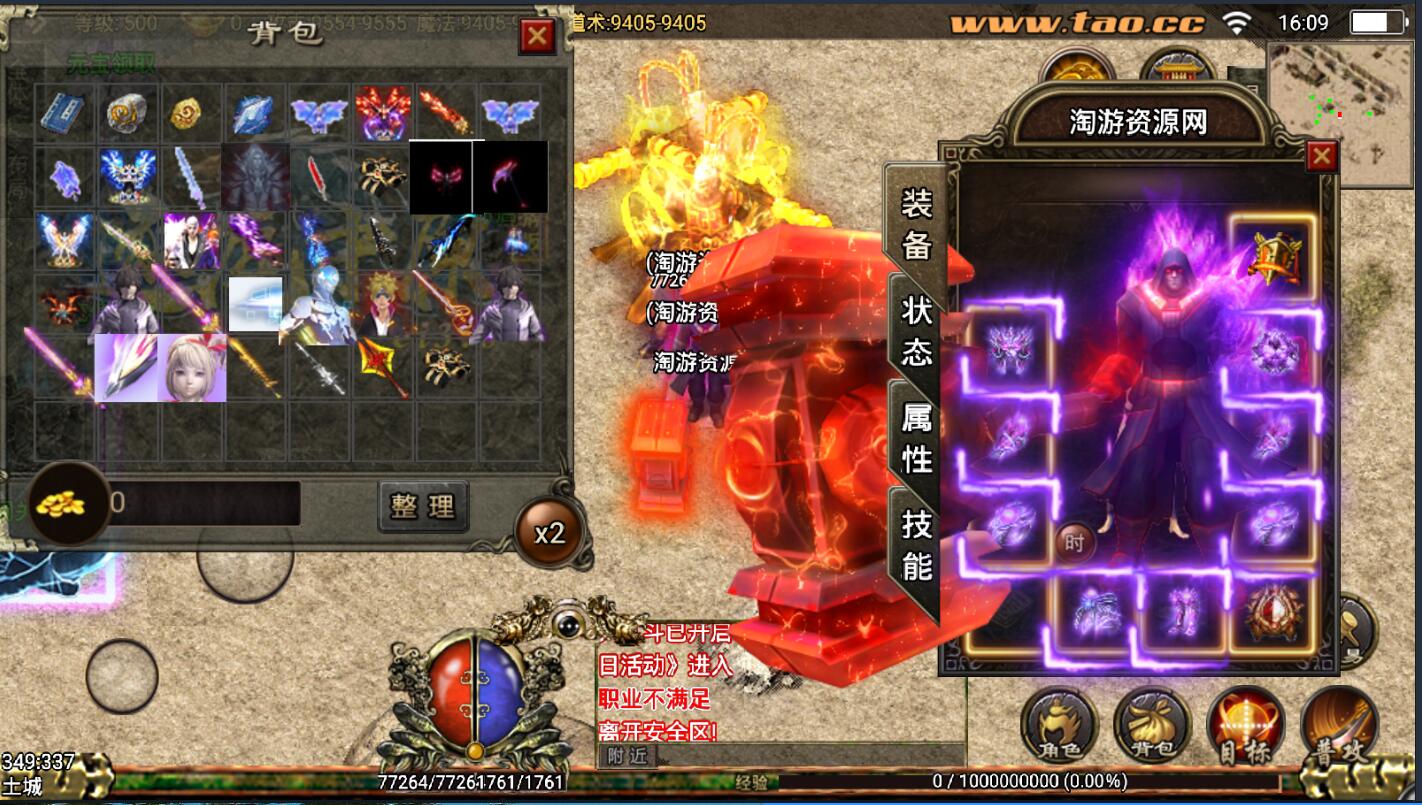
Task: Select the silver ring in the backpack
Action: 129,113
